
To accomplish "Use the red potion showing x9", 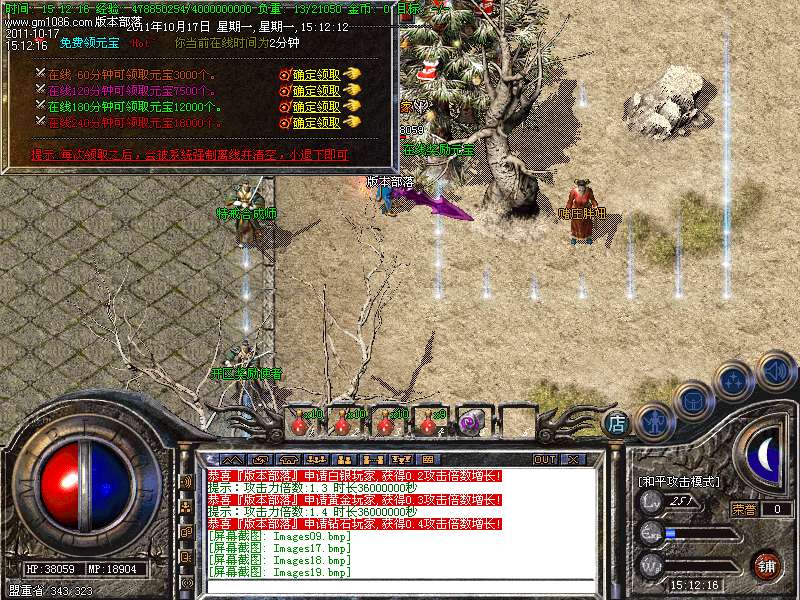I will click(429, 423).
